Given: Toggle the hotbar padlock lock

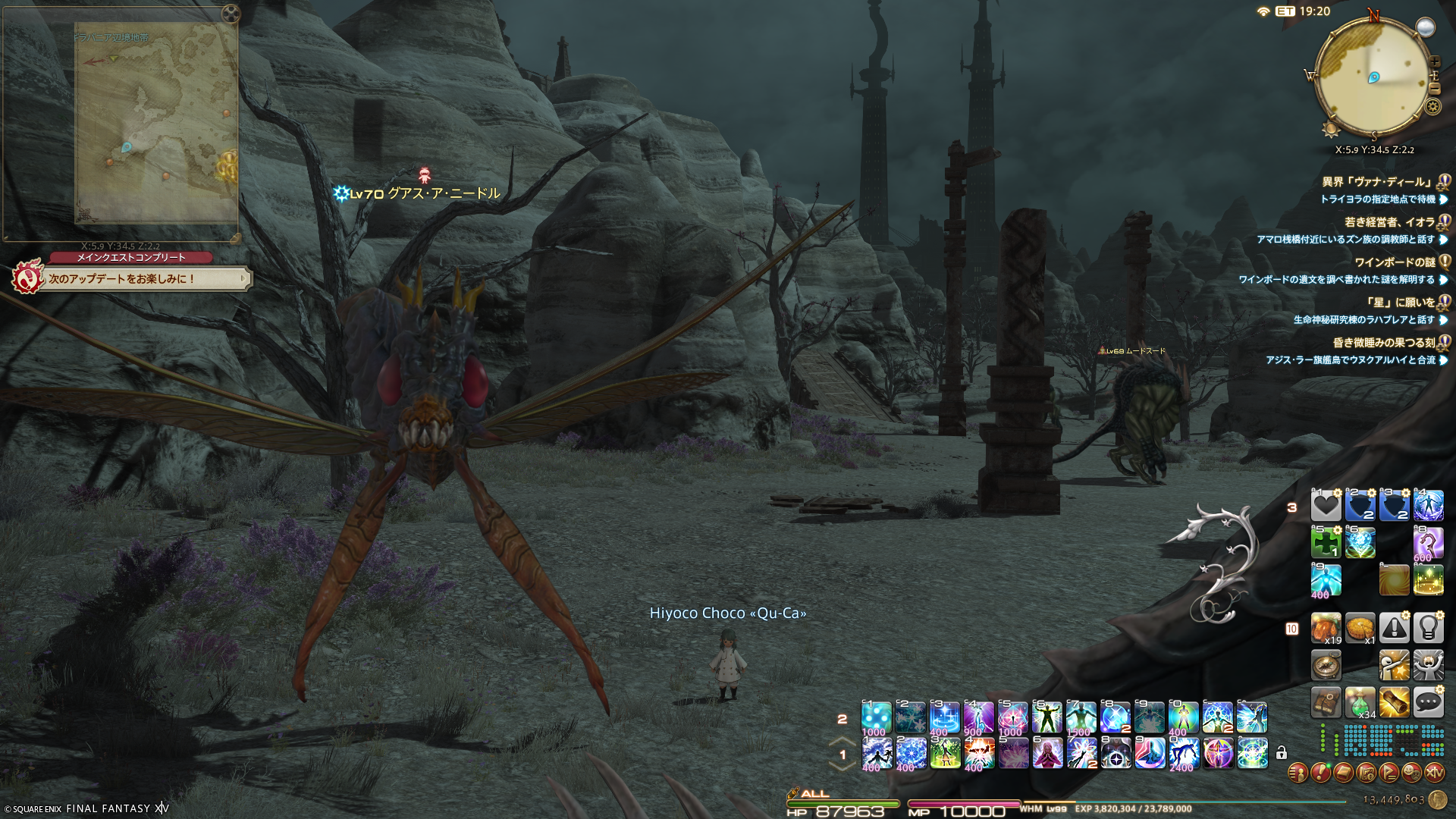Looking at the screenshot, I should point(1281,753).
